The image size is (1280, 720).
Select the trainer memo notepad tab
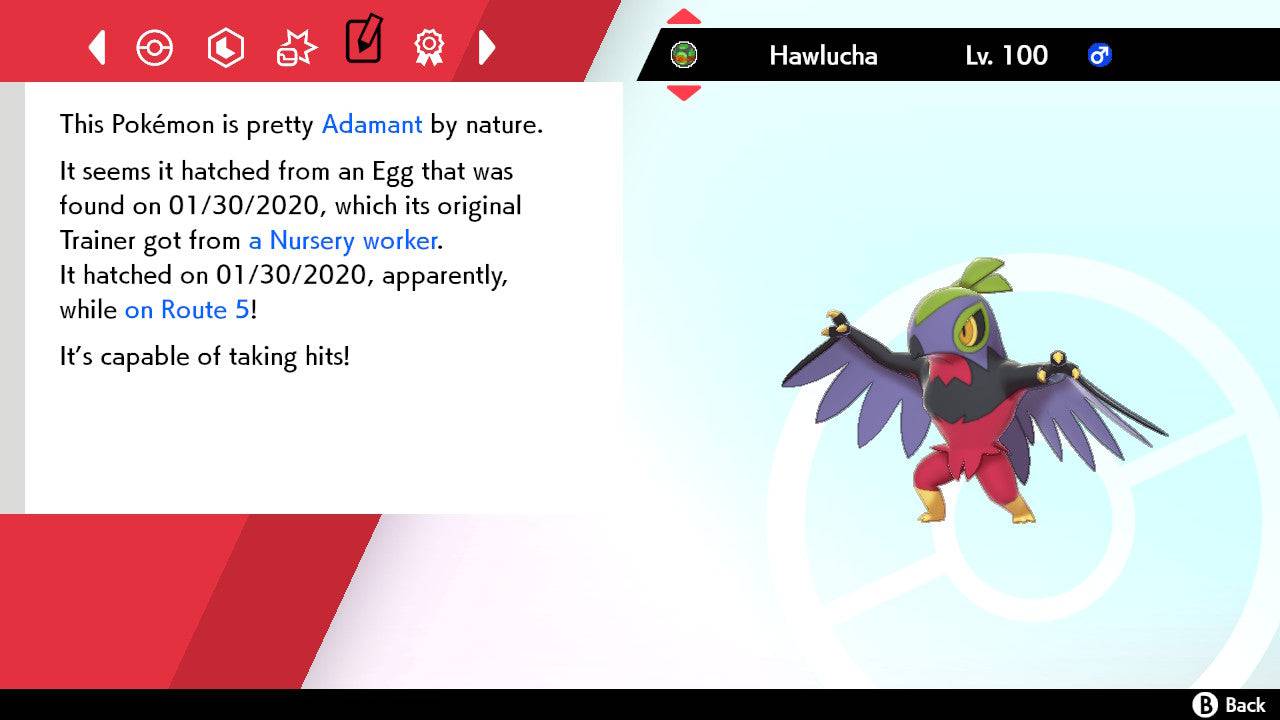[363, 41]
